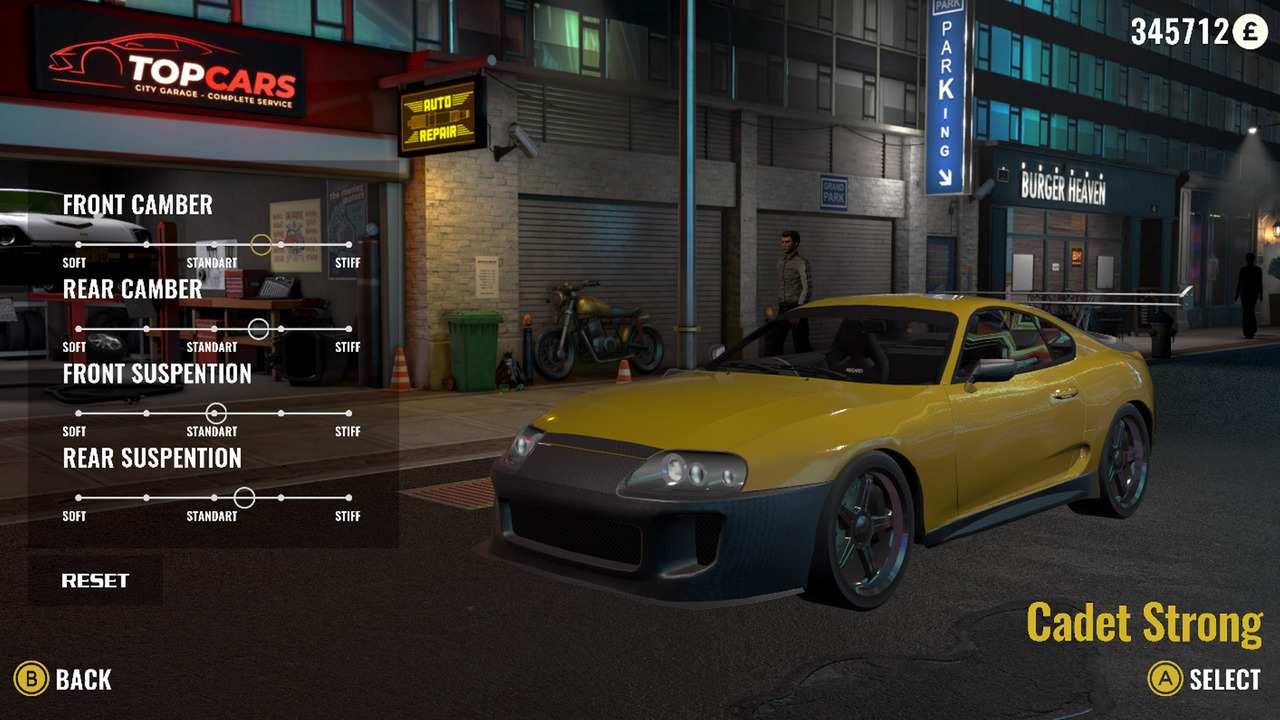Screen dimensions: 1280x720
Task: Click the FRONT SUSPENTION heading
Action: click(157, 374)
